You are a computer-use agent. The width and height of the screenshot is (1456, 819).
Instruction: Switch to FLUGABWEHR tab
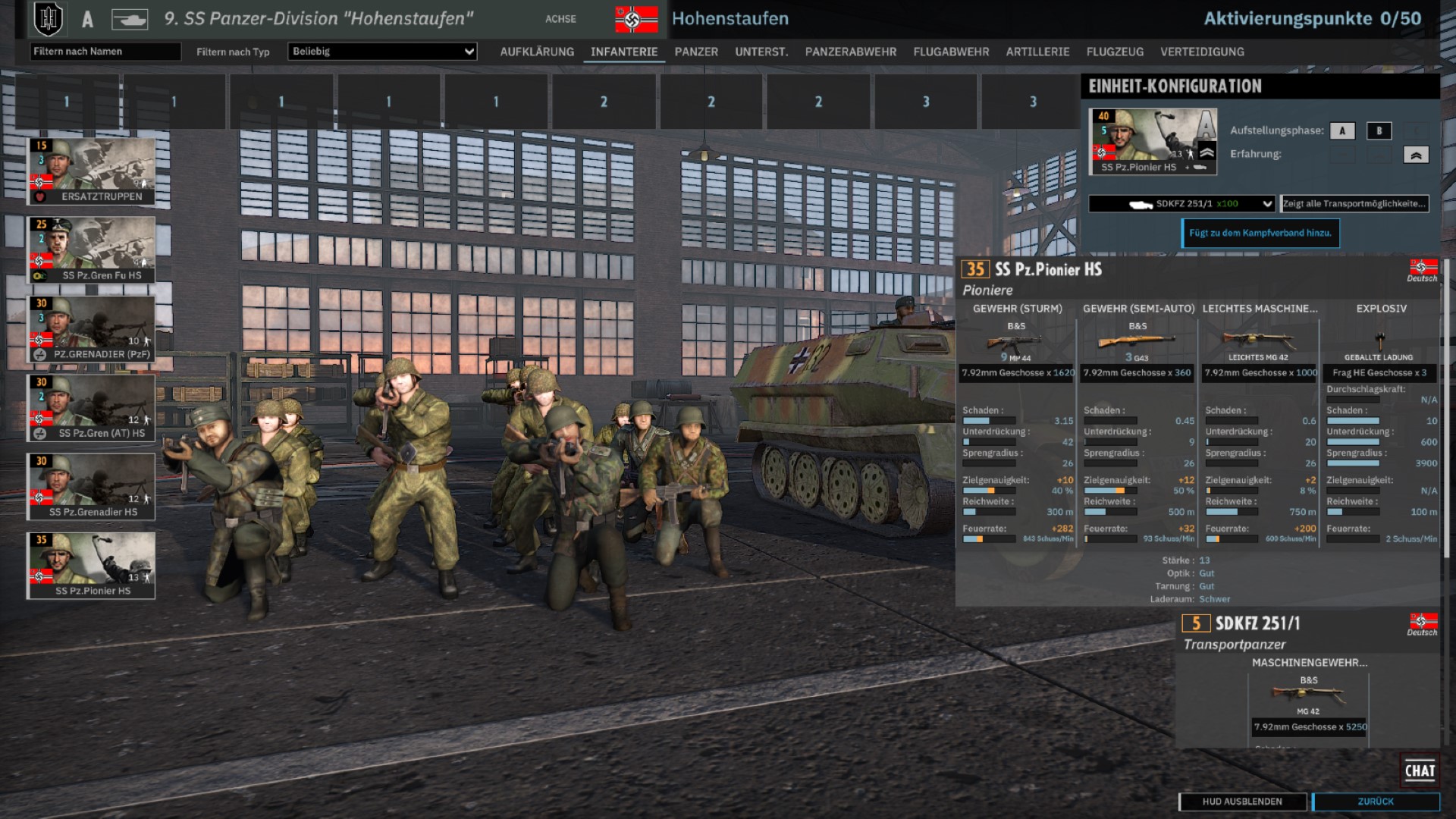pos(951,52)
